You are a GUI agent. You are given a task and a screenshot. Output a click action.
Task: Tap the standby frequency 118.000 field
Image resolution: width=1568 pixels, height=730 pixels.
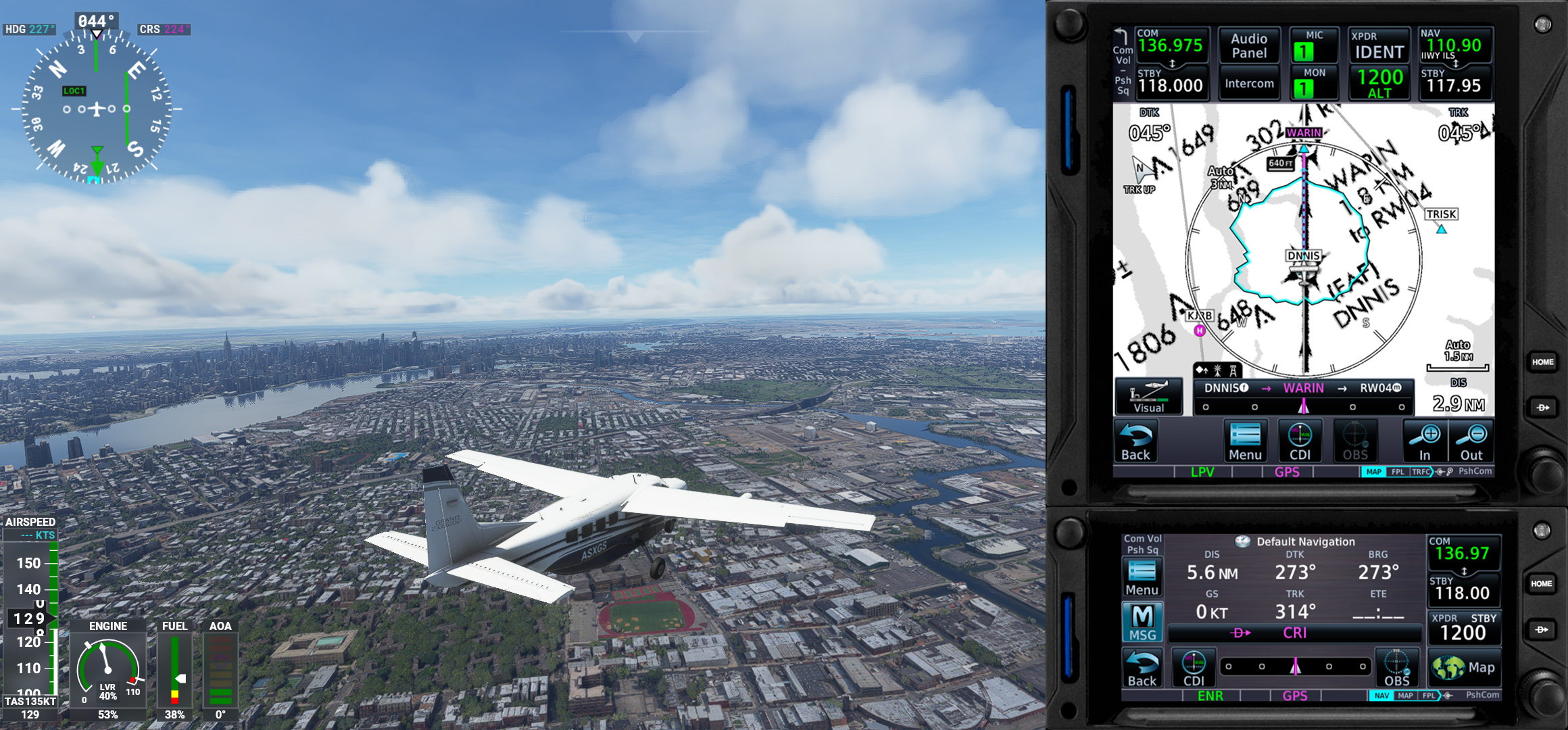pos(1173,86)
